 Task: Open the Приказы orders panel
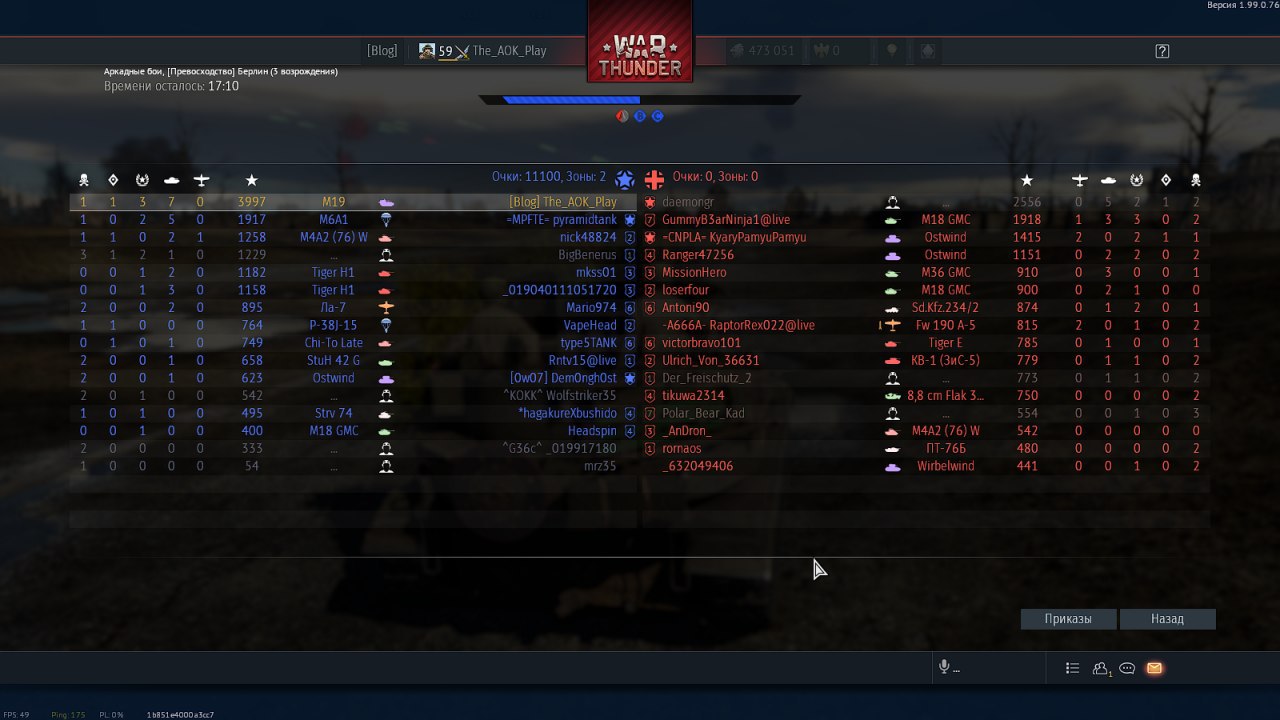[x=1068, y=619]
